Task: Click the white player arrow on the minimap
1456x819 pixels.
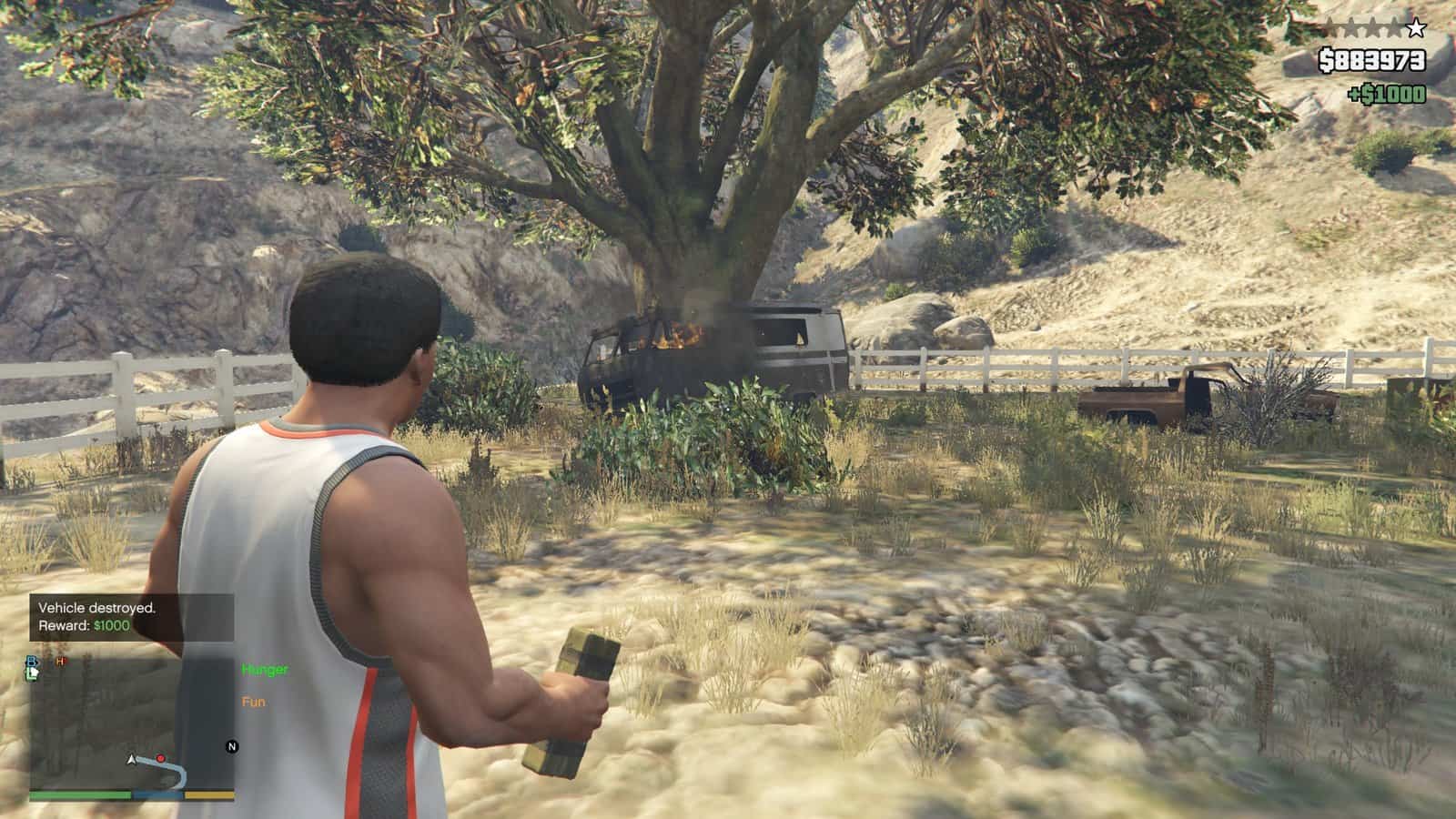Action: 133,758
